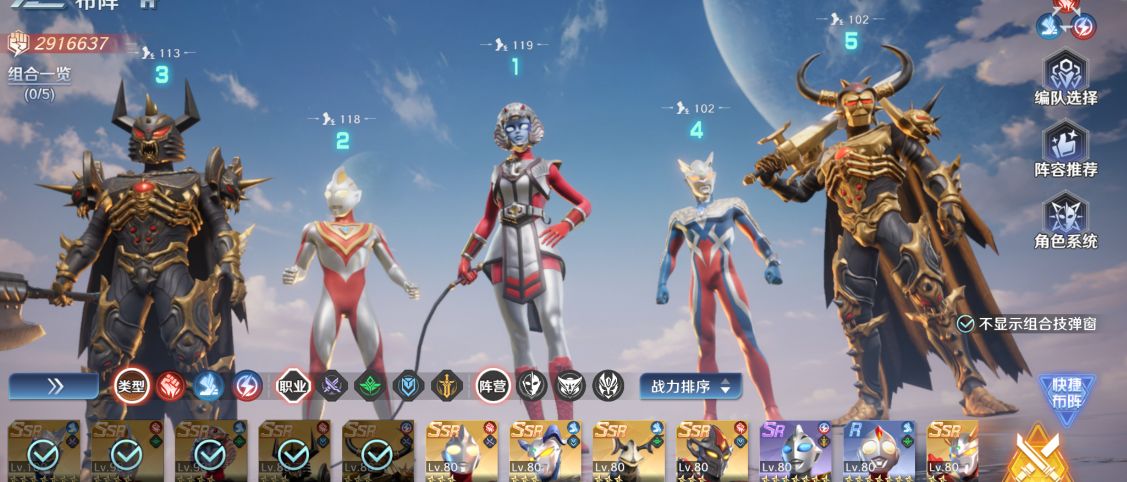Screen dimensions: 1127x482
Task: Open the 角色系统 character system
Action: click(1066, 222)
